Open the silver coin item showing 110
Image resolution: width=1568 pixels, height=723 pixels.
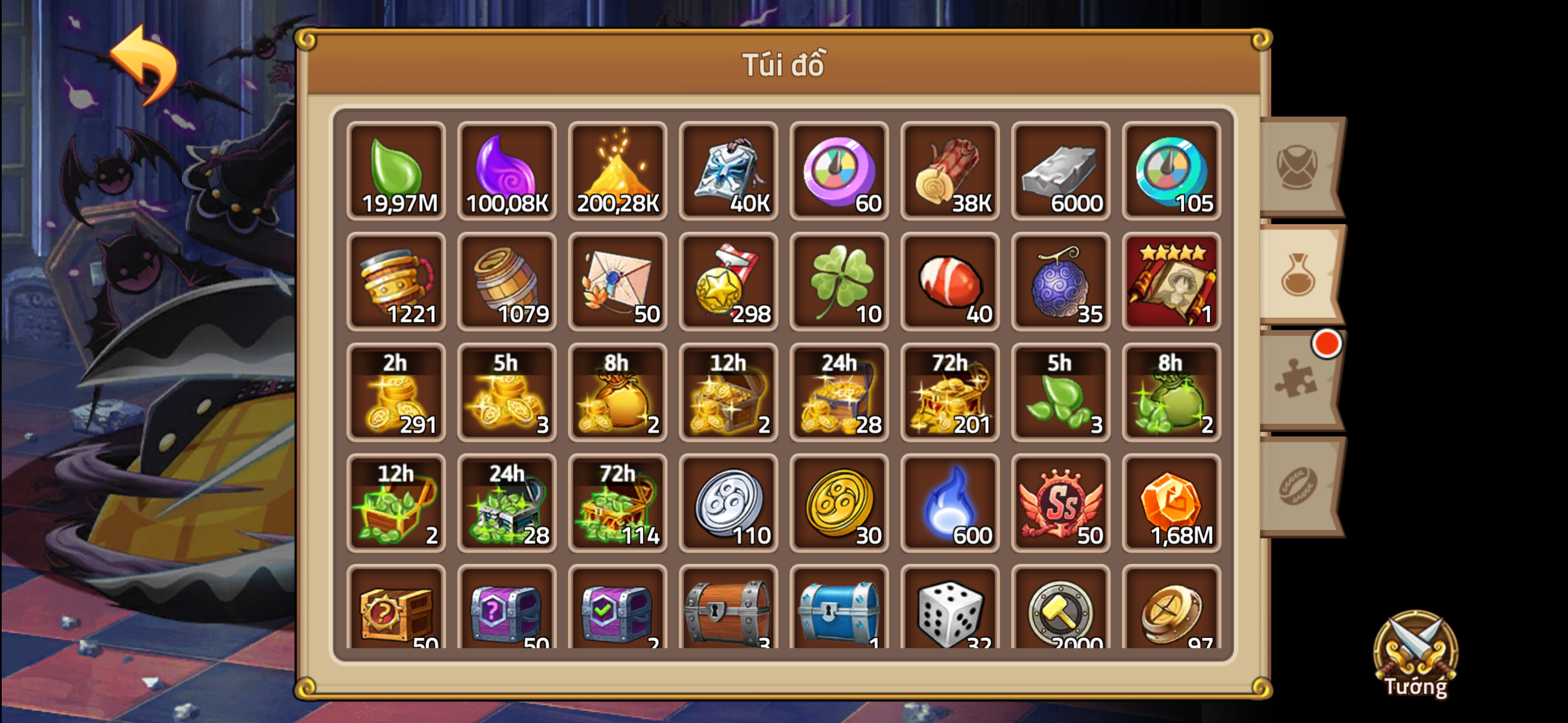point(729,504)
